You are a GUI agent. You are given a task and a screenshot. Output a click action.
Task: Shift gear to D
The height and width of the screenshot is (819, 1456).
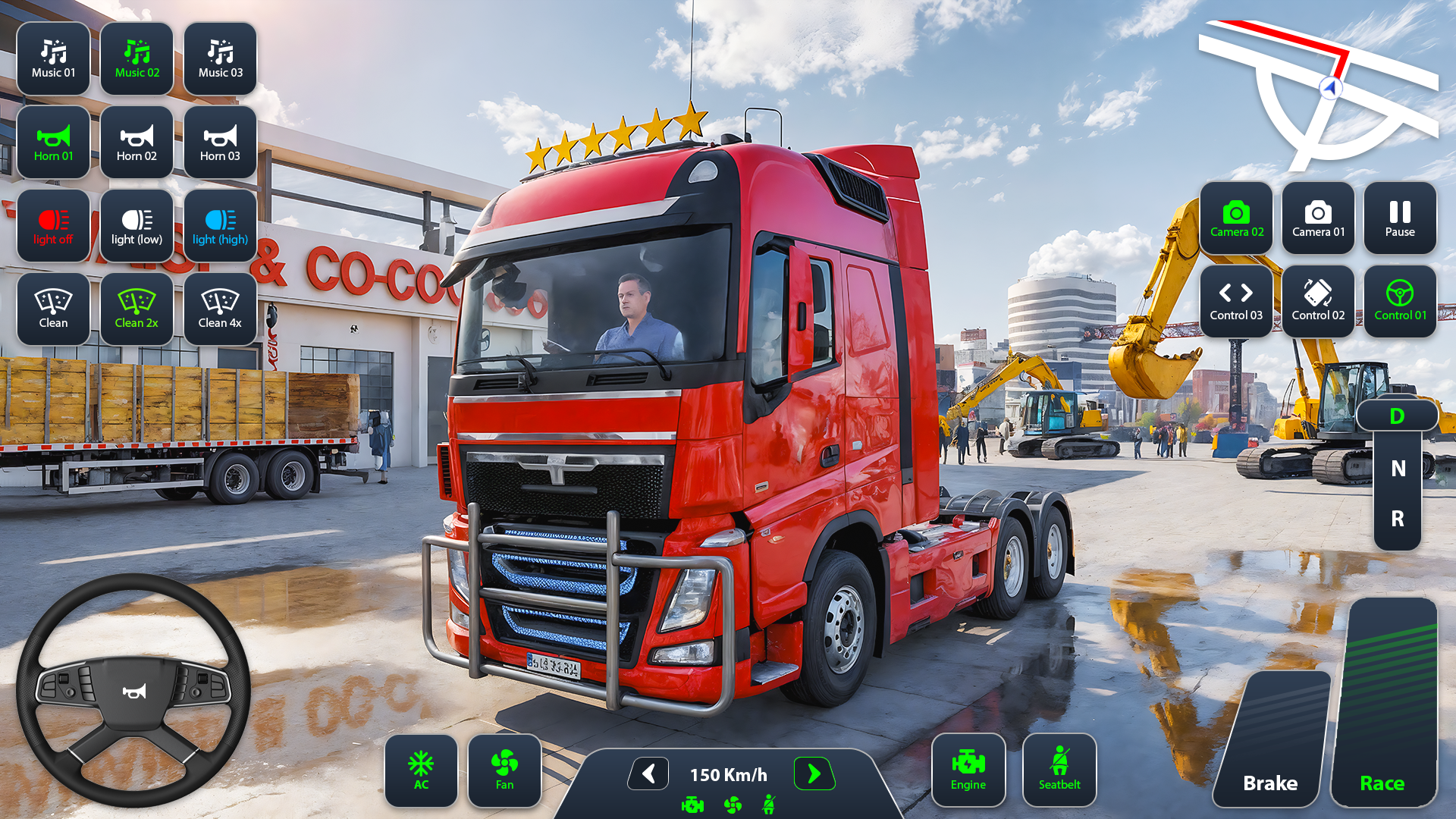click(1397, 416)
